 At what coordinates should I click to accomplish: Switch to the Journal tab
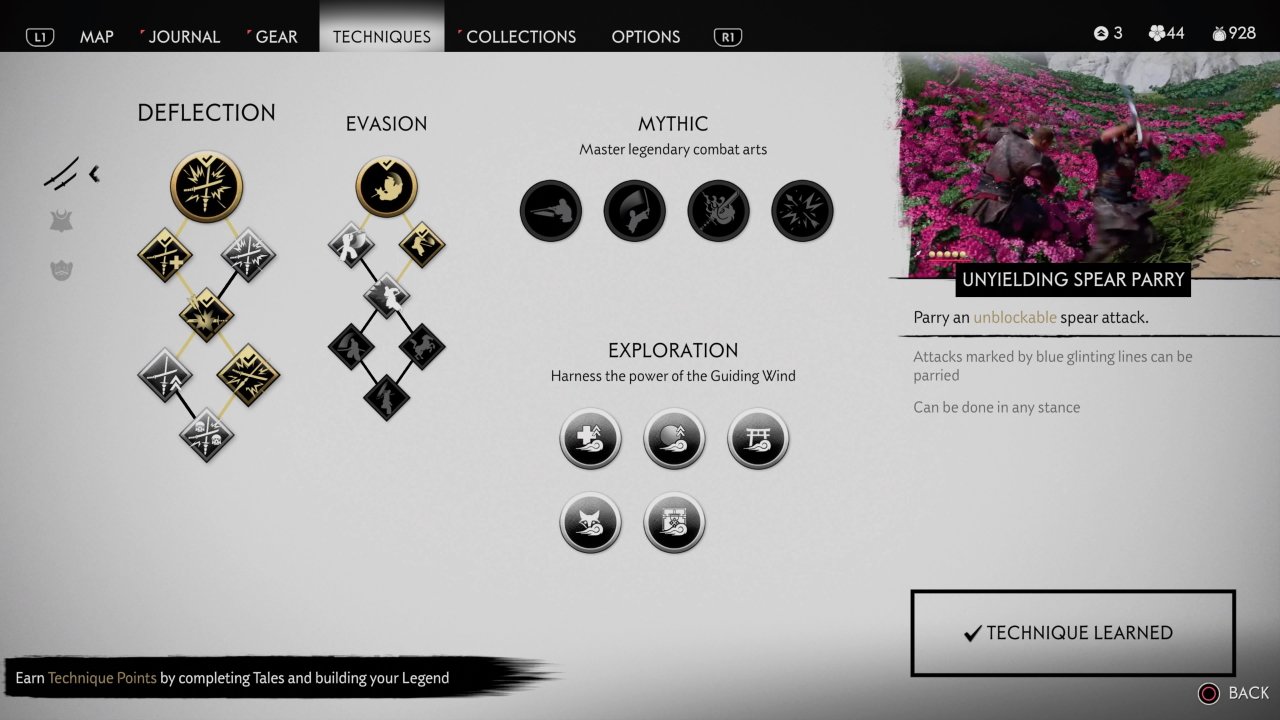(184, 37)
